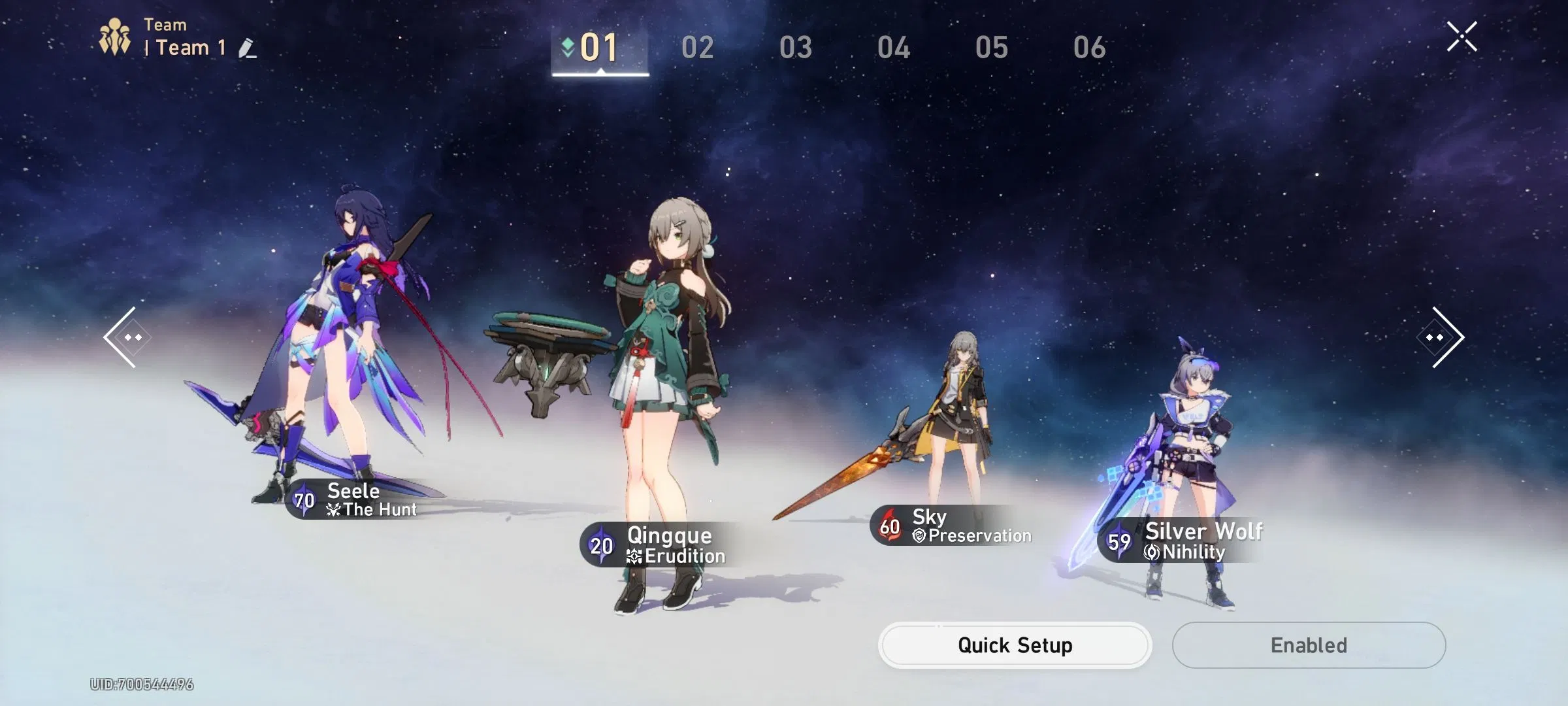Switch to team tab 02
This screenshot has width=1568, height=706.
[x=698, y=47]
